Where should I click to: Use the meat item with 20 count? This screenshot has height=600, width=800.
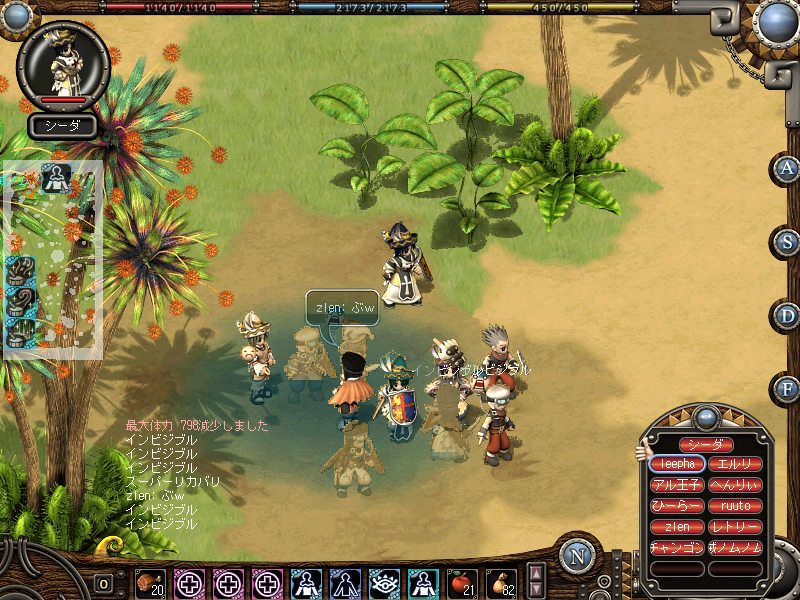pyautogui.click(x=150, y=583)
